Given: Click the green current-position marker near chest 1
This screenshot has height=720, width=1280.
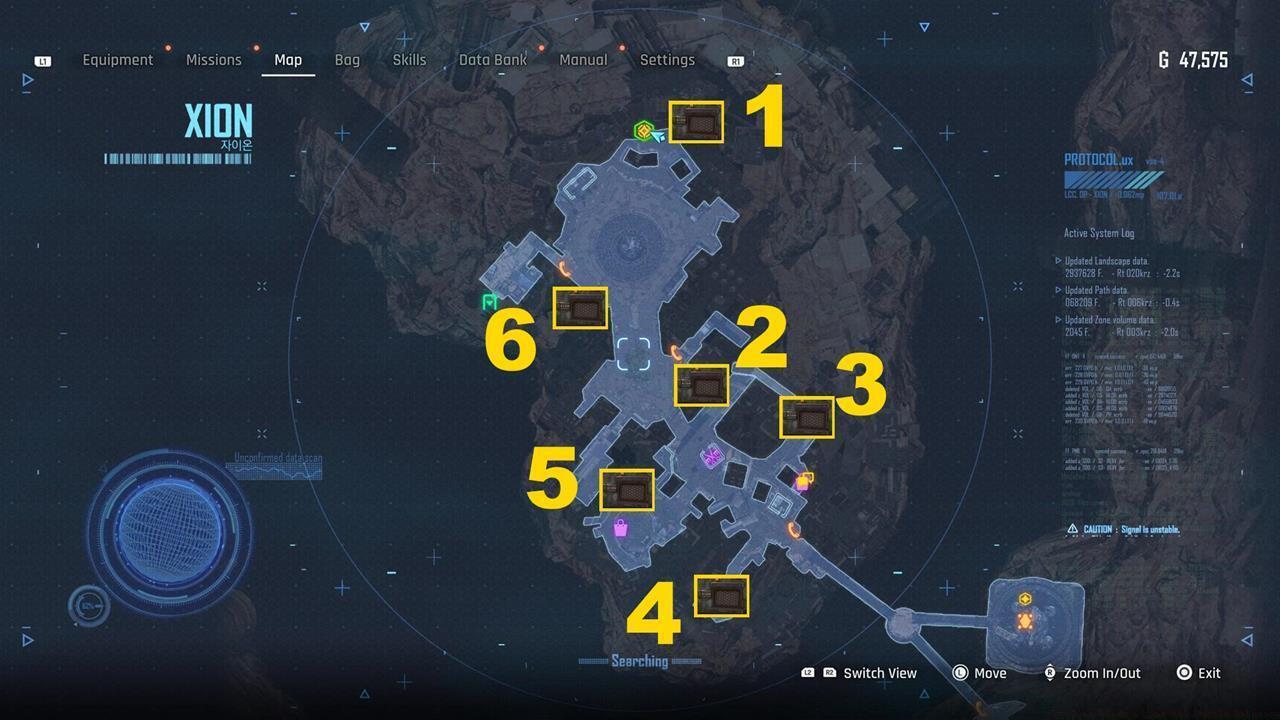Looking at the screenshot, I should [x=645, y=131].
